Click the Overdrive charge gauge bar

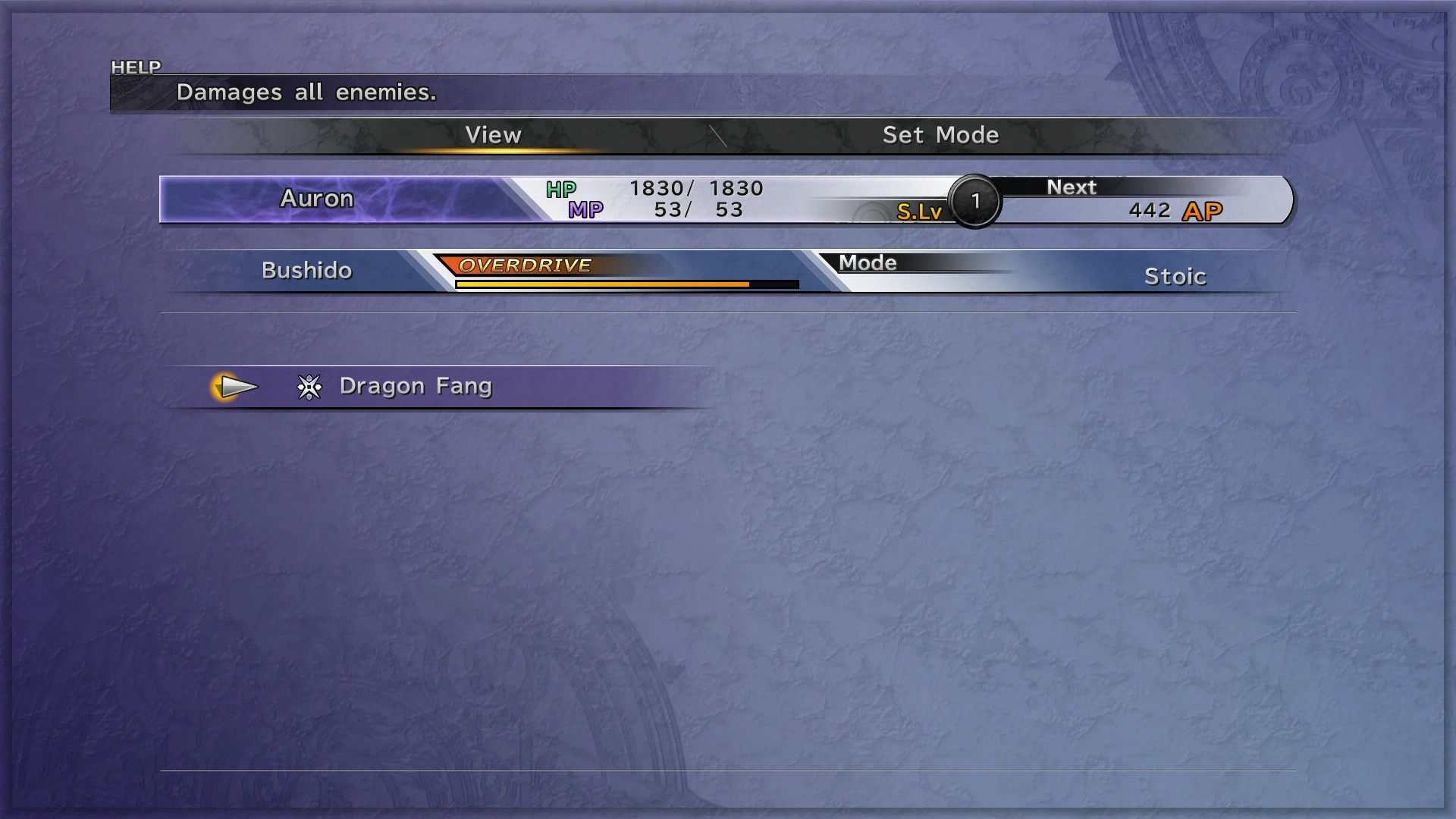(x=626, y=284)
